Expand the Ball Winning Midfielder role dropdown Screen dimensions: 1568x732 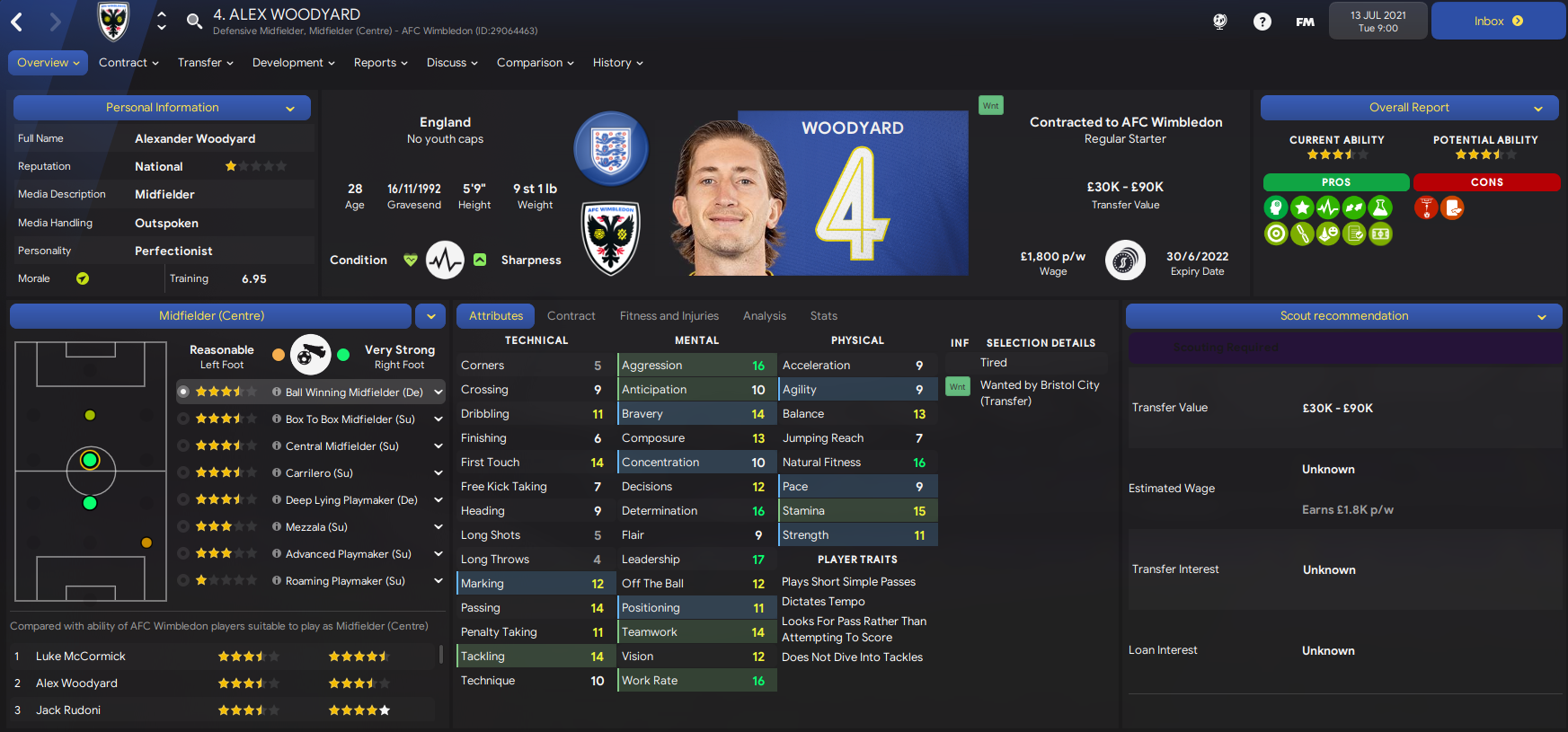(439, 392)
